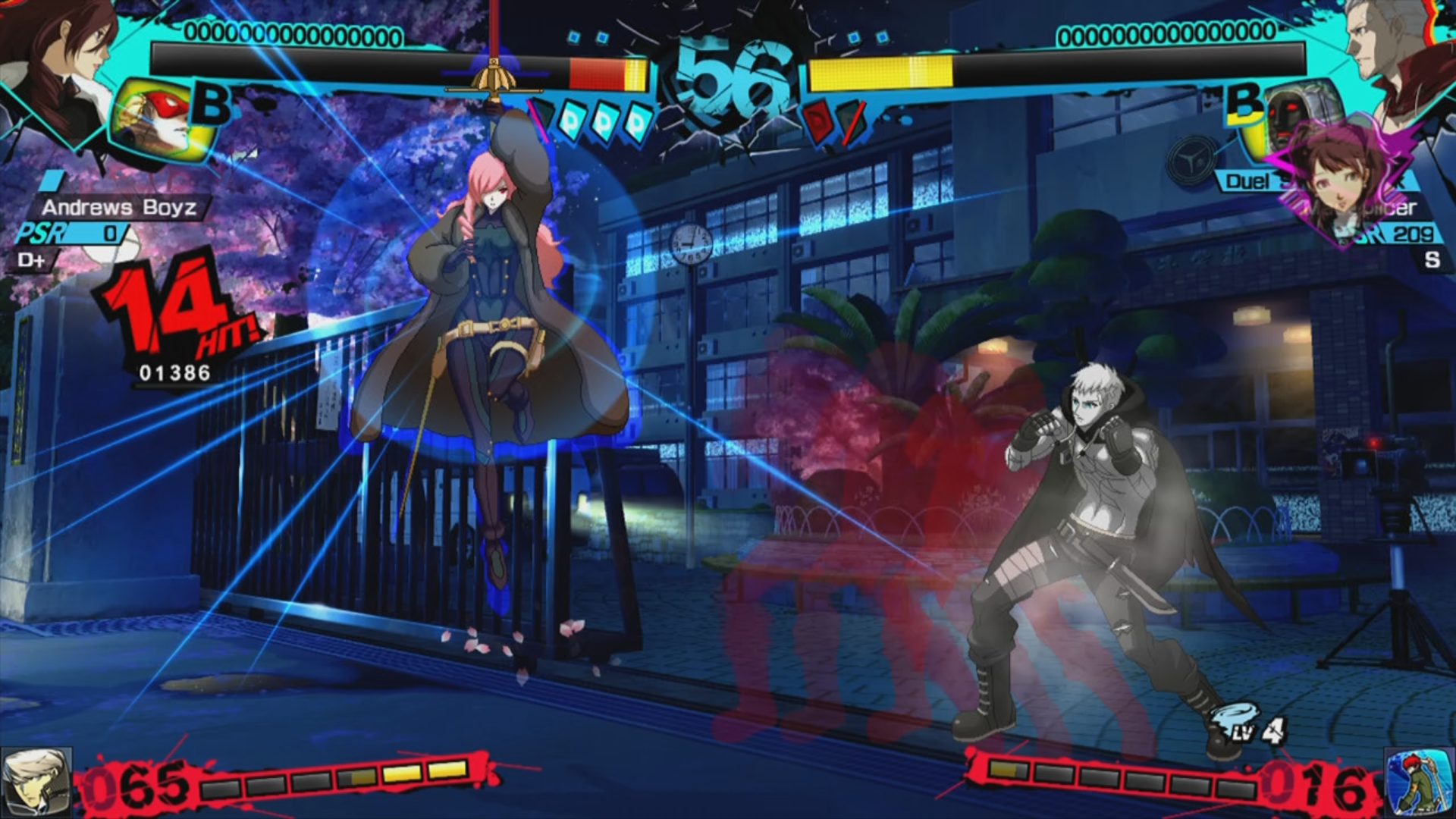This screenshot has height=819, width=1456.
Task: Toggle the first blue persona card
Action: click(x=574, y=120)
